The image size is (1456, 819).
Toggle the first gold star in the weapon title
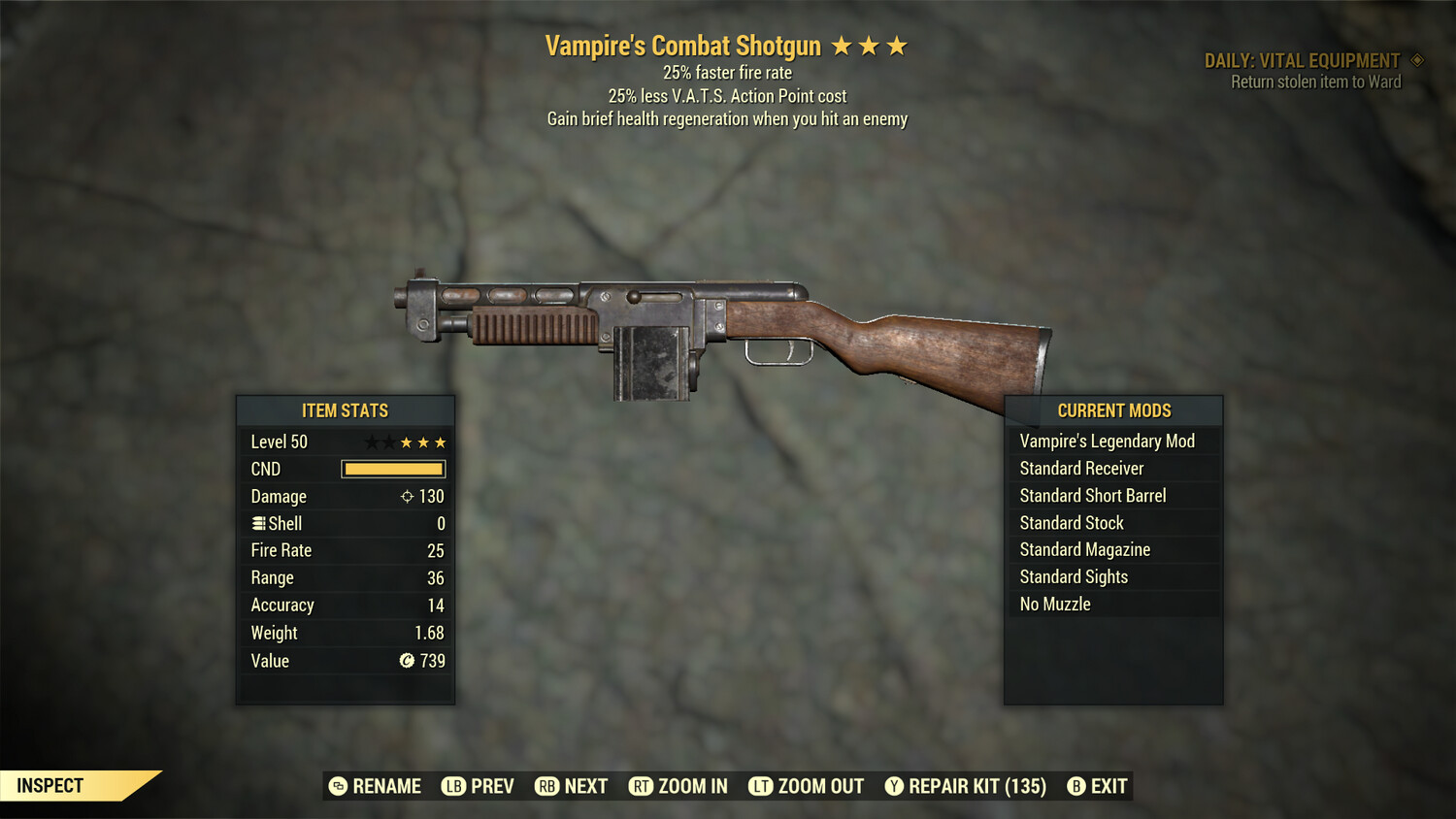coord(844,44)
